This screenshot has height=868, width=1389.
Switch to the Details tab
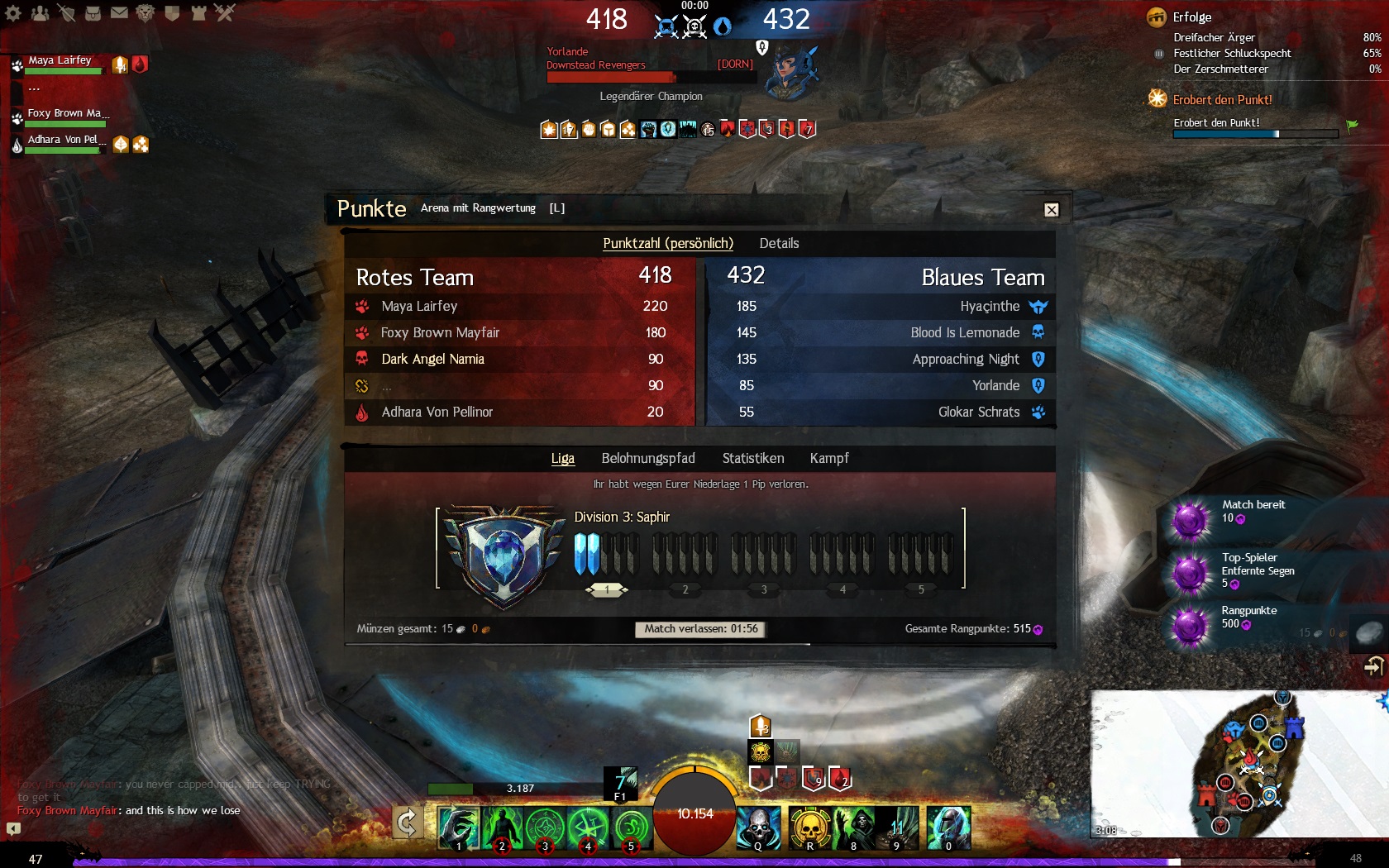coord(779,243)
